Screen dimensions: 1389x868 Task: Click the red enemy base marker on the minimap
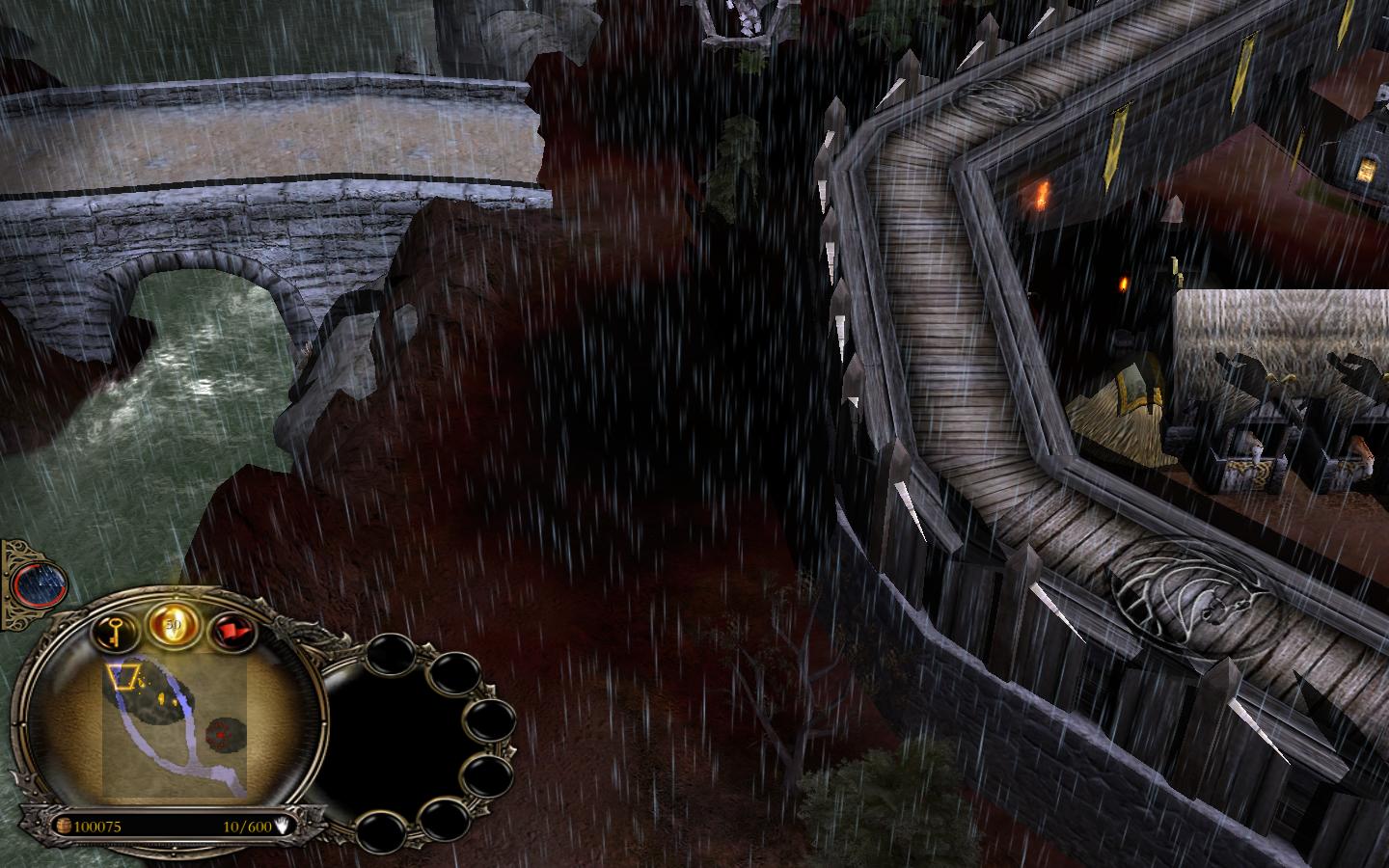226,734
